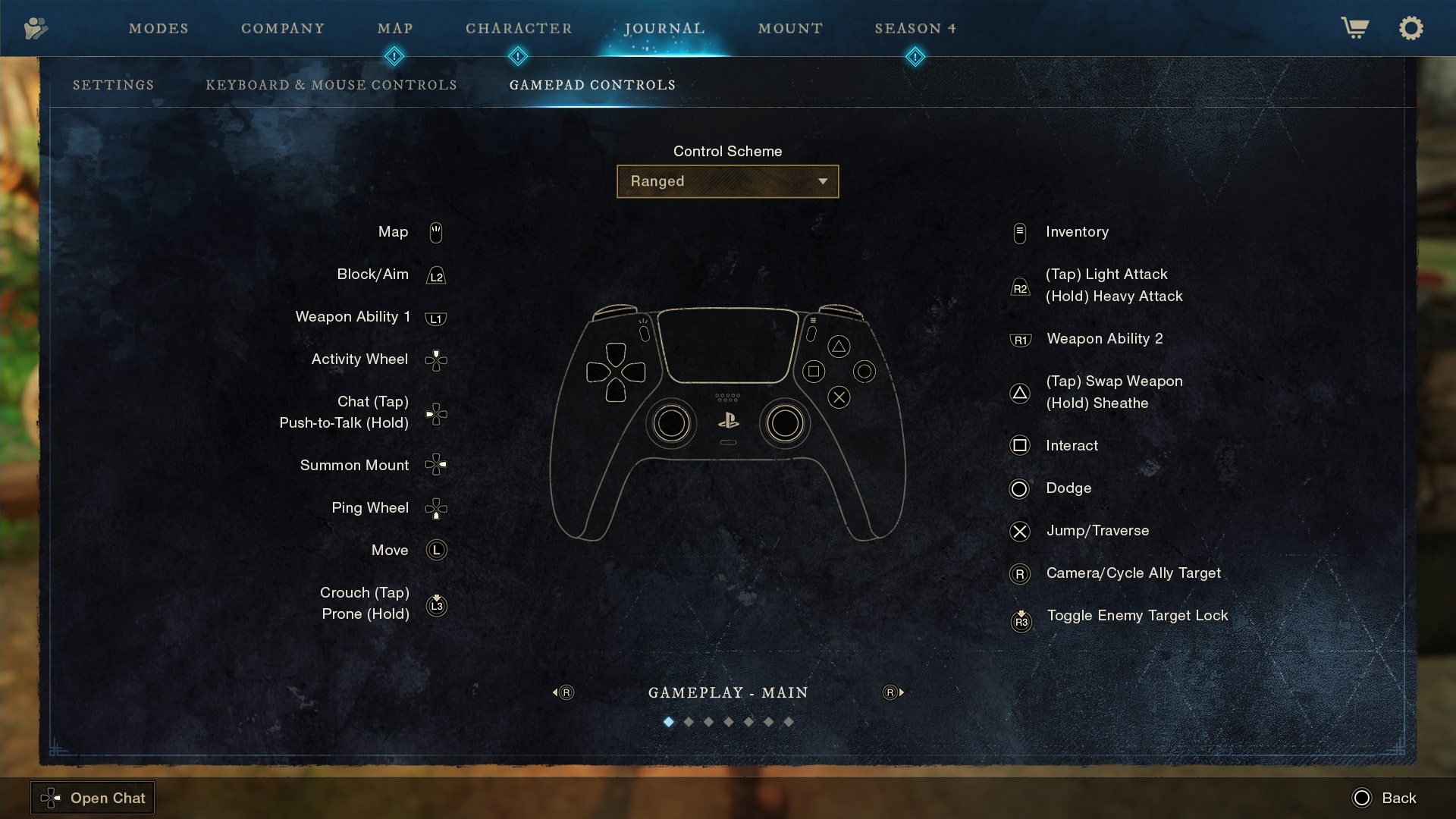Click the touchpad Map button icon
This screenshot has height=819, width=1456.
436,232
